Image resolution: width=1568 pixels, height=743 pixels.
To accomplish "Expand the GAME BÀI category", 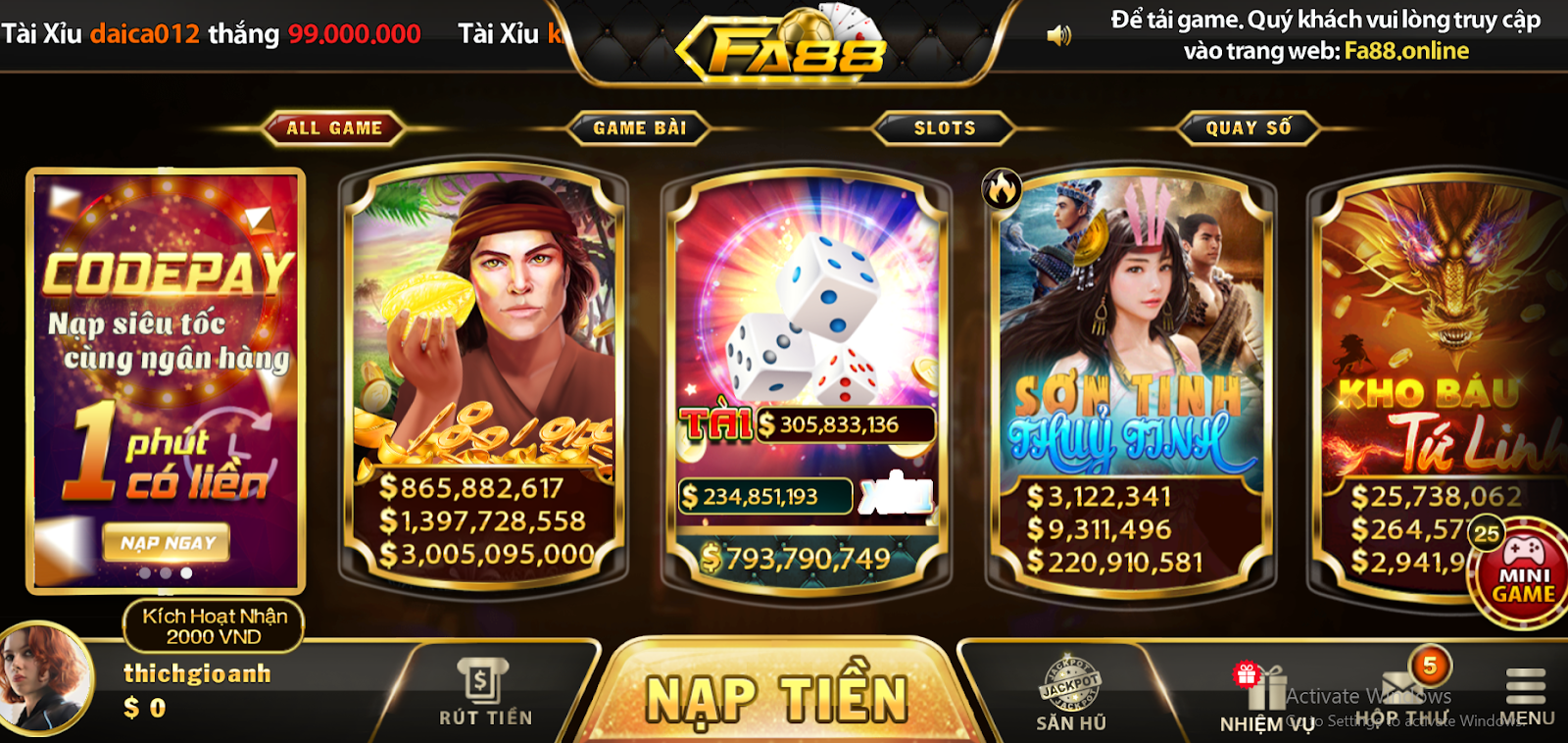I will [641, 127].
